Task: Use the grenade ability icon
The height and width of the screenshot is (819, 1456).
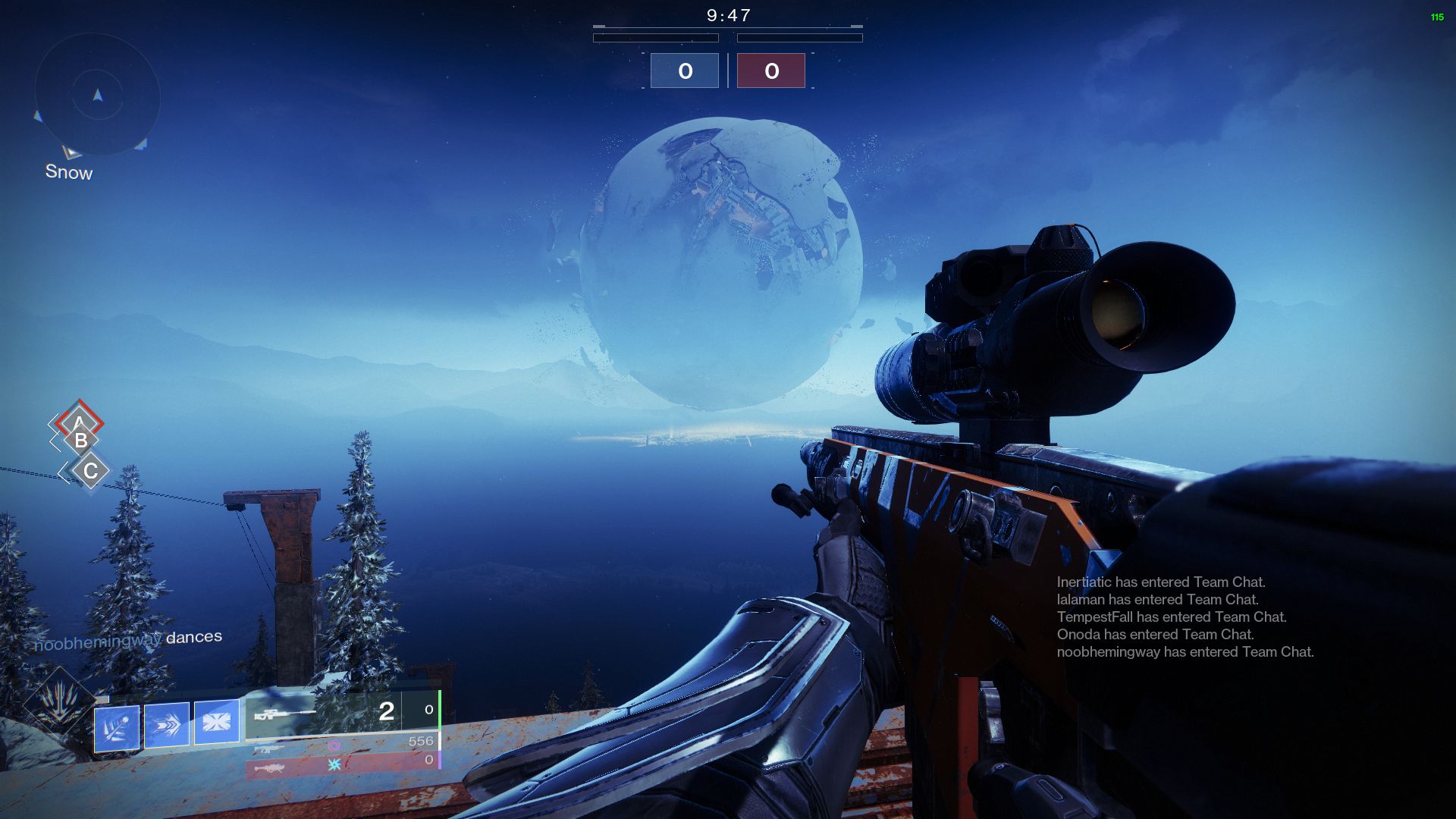Action: (x=117, y=728)
